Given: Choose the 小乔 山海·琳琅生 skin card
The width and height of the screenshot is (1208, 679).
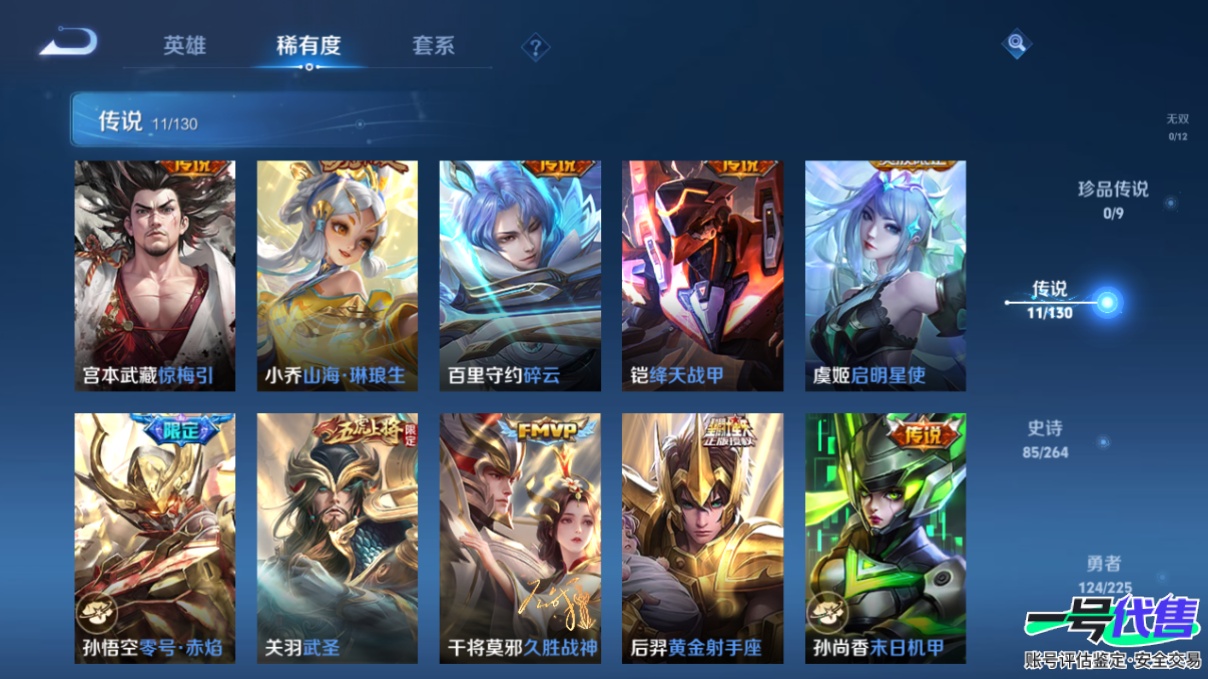Looking at the screenshot, I should (337, 275).
